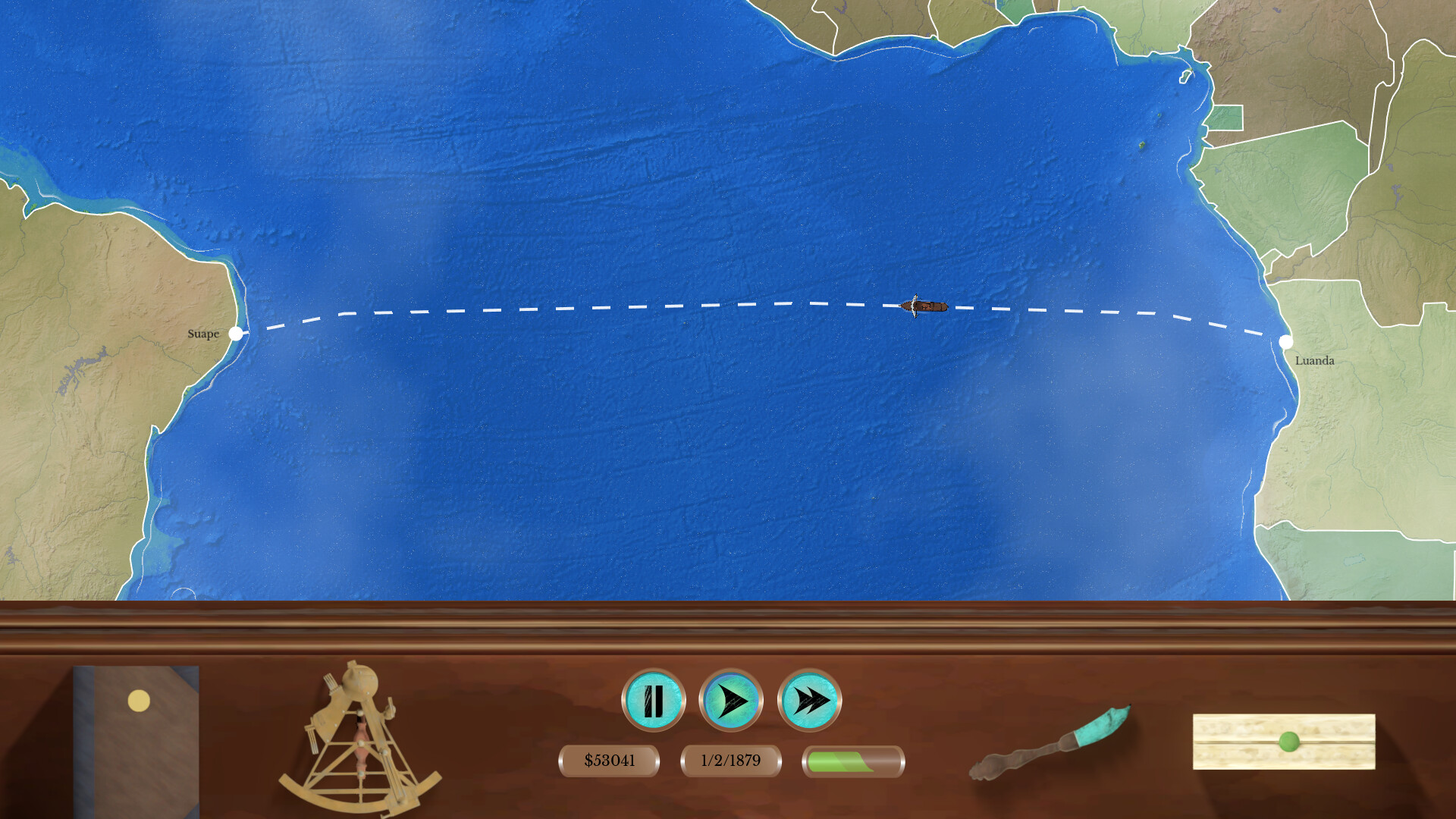Viewport: 1456px width, 819px height.
Task: Click the ship sailing on the ocean
Action: (925, 306)
